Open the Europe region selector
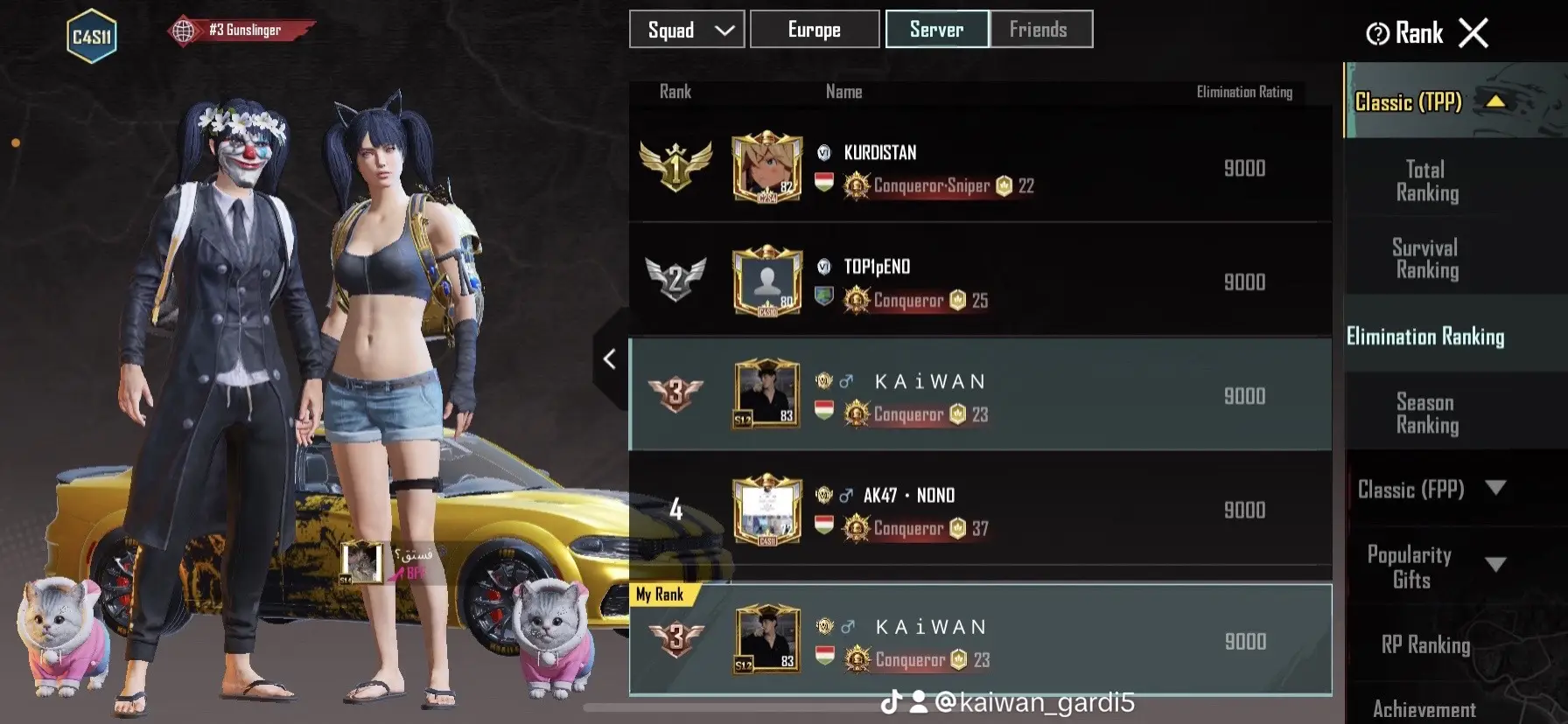The image size is (1568, 724). [814, 29]
